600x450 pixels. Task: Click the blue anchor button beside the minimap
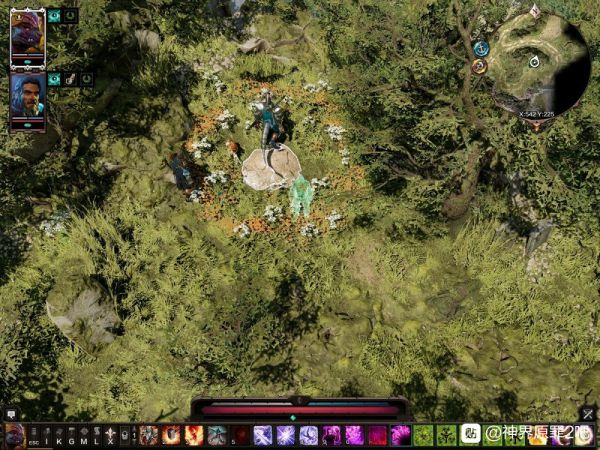tap(481, 48)
